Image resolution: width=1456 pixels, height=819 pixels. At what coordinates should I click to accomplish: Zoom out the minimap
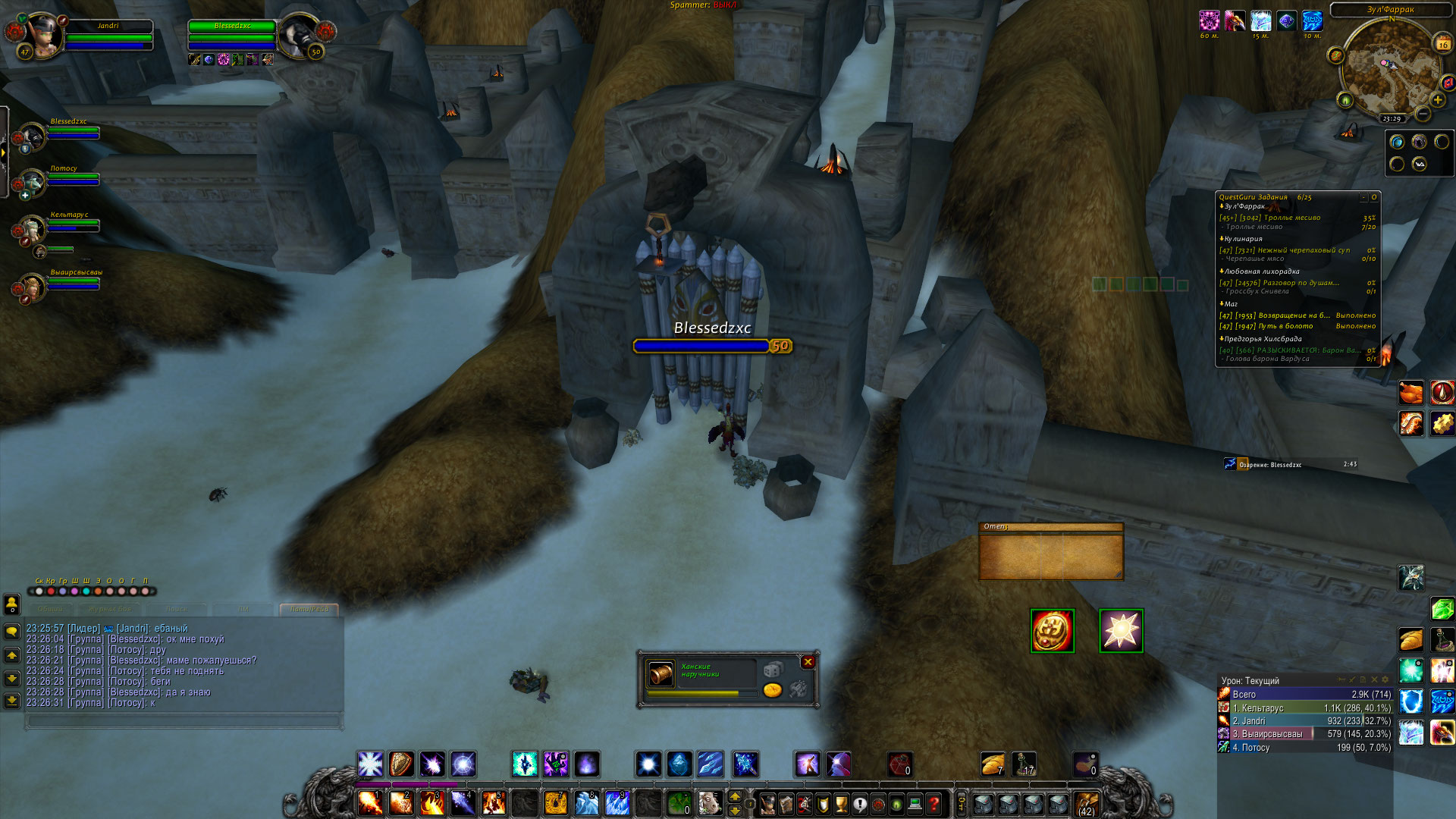(1422, 114)
